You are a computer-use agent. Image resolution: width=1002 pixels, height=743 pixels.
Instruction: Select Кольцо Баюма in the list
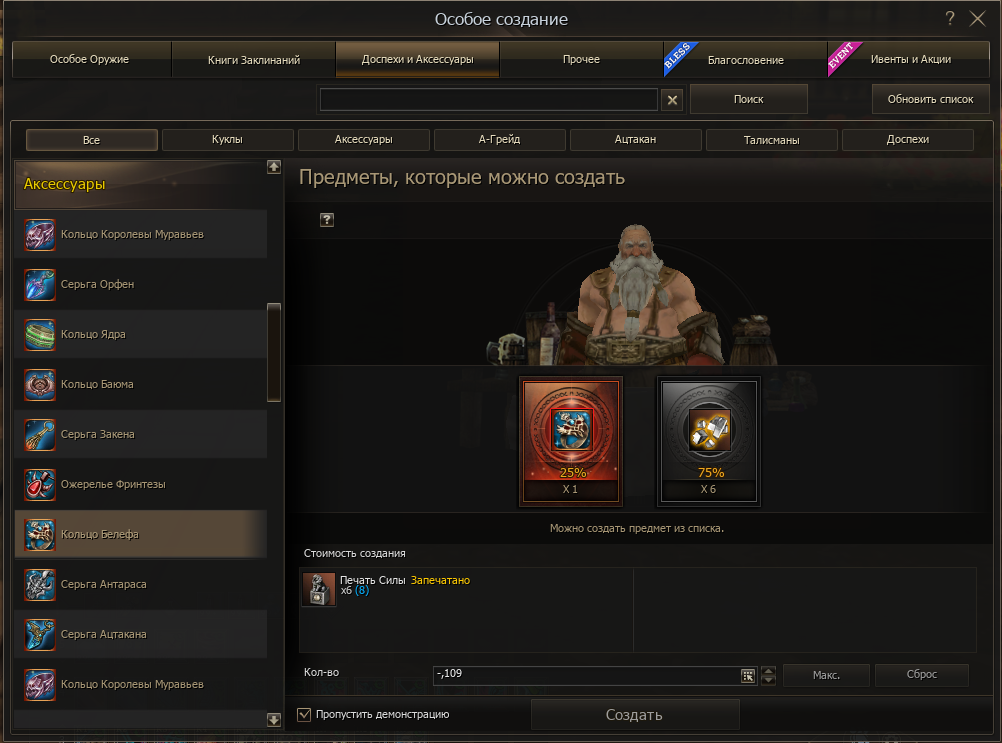point(140,384)
